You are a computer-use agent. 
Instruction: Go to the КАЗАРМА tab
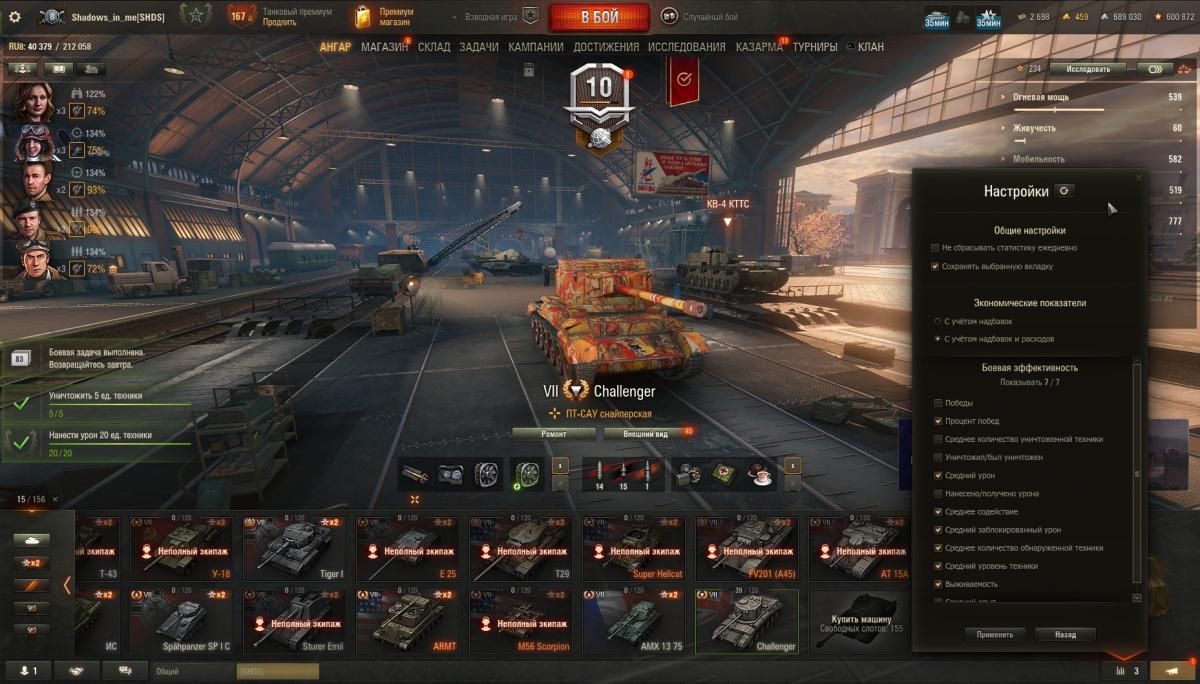pos(759,47)
